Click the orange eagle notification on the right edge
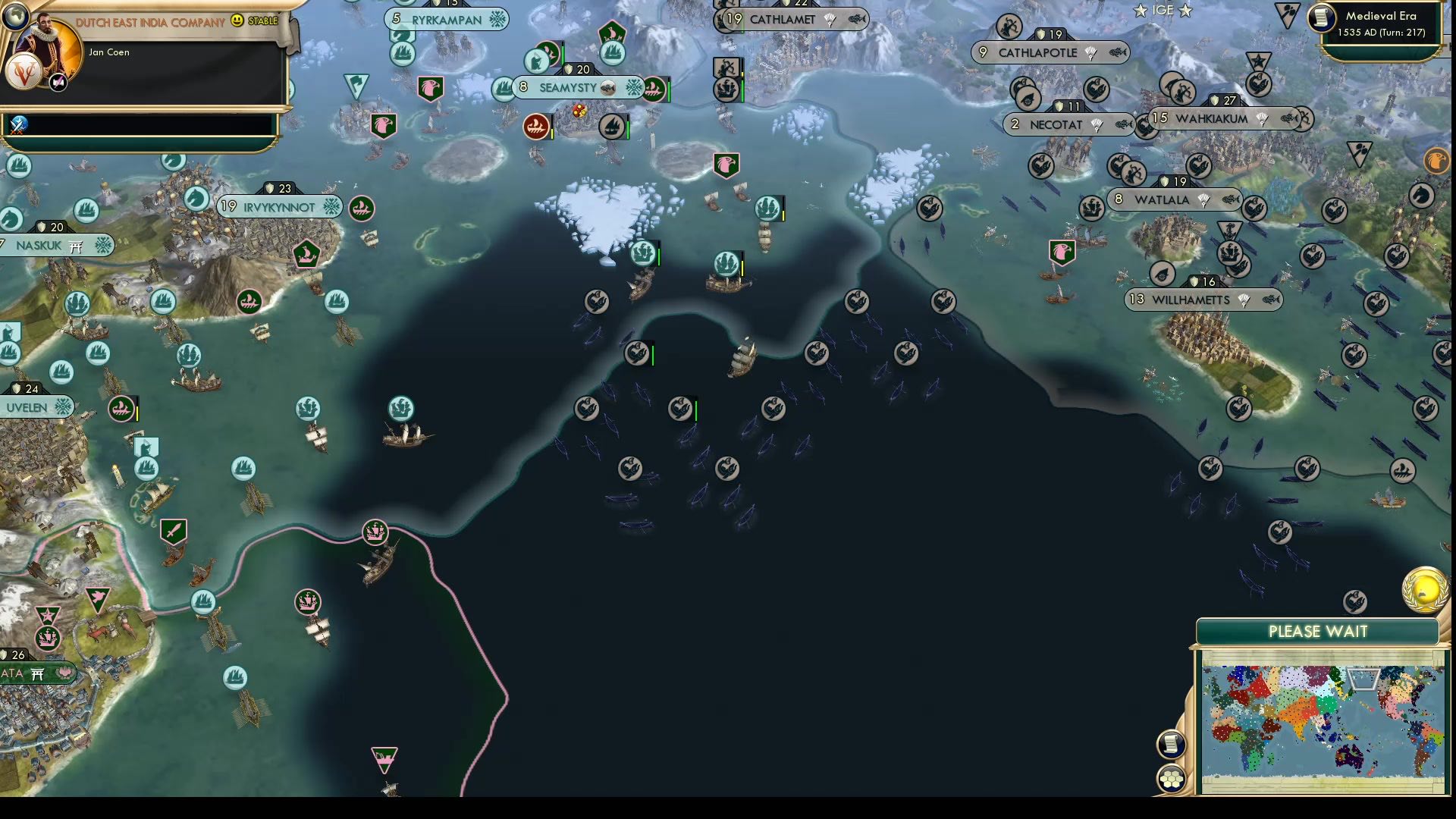Viewport: 1456px width, 819px height. [1437, 162]
